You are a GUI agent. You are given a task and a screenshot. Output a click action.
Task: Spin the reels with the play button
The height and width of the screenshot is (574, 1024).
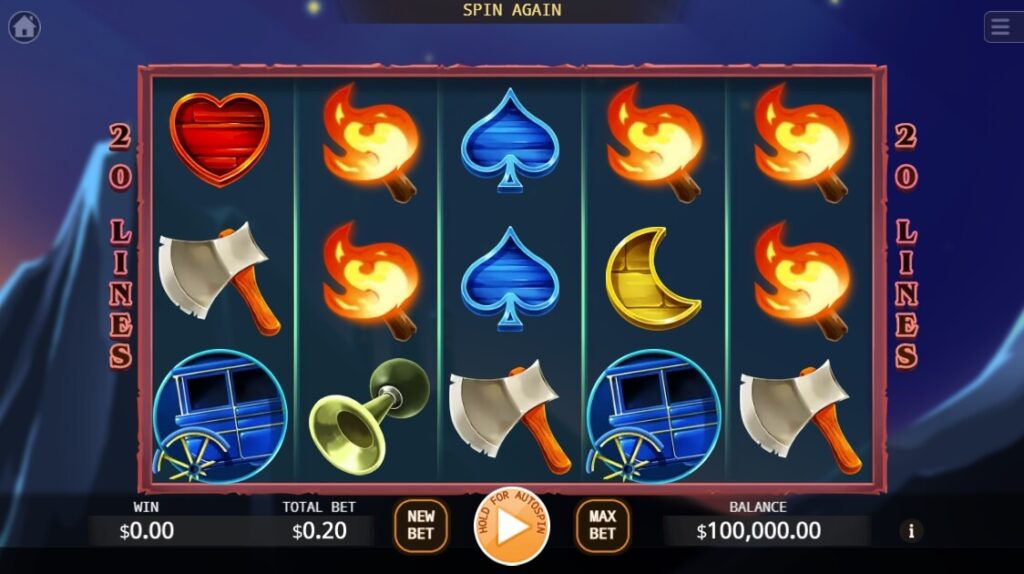point(511,526)
